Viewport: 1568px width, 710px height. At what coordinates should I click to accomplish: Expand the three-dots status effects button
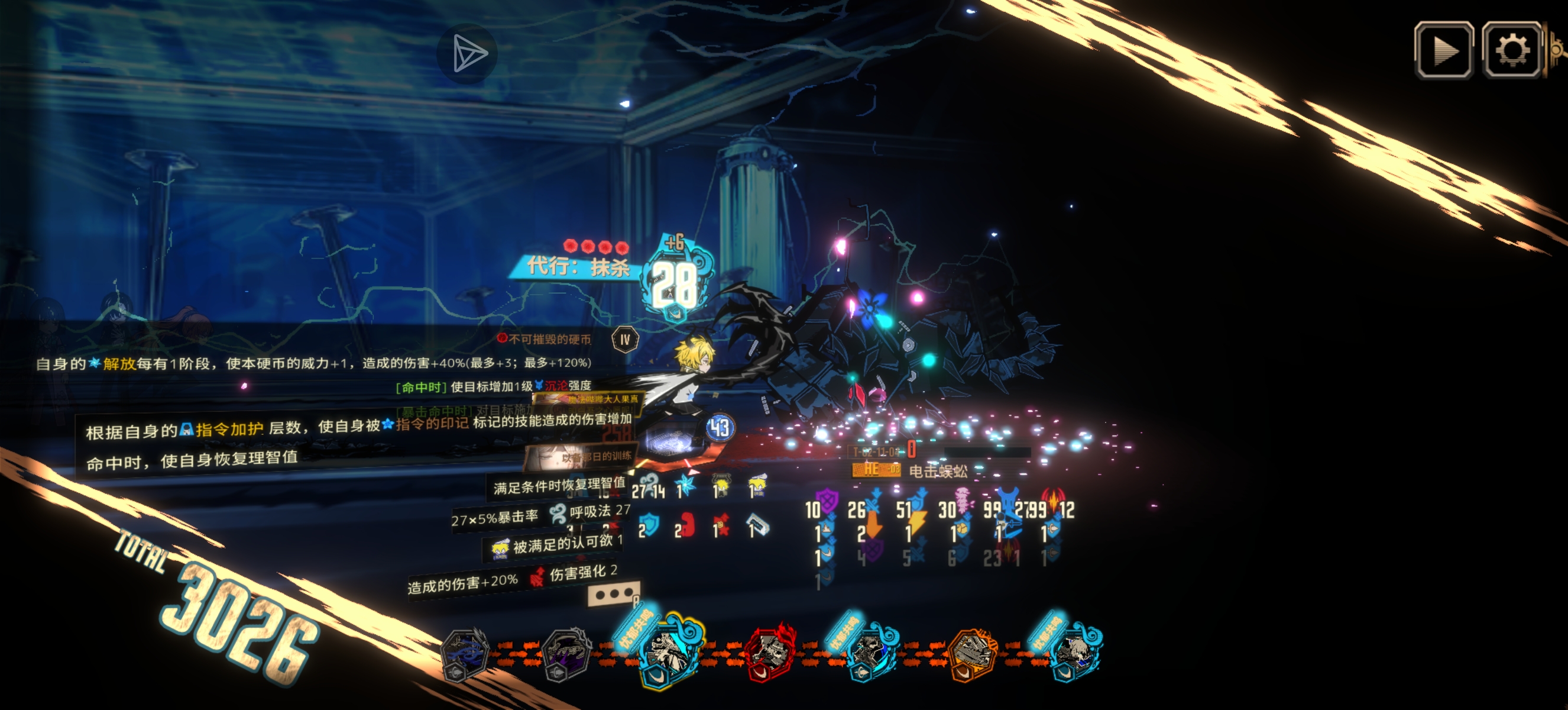coord(613,593)
